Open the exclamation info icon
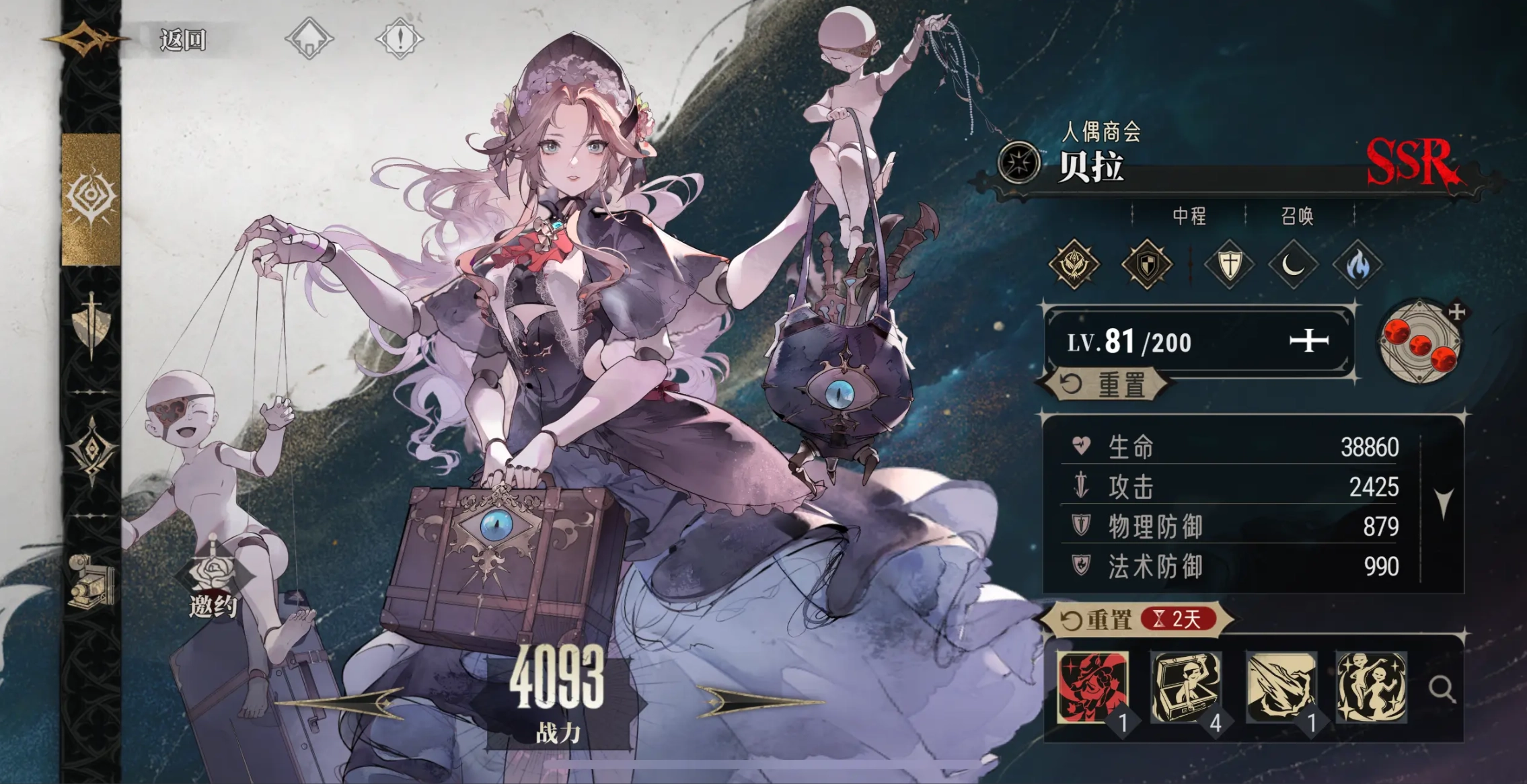The image size is (1527, 784). [400, 38]
